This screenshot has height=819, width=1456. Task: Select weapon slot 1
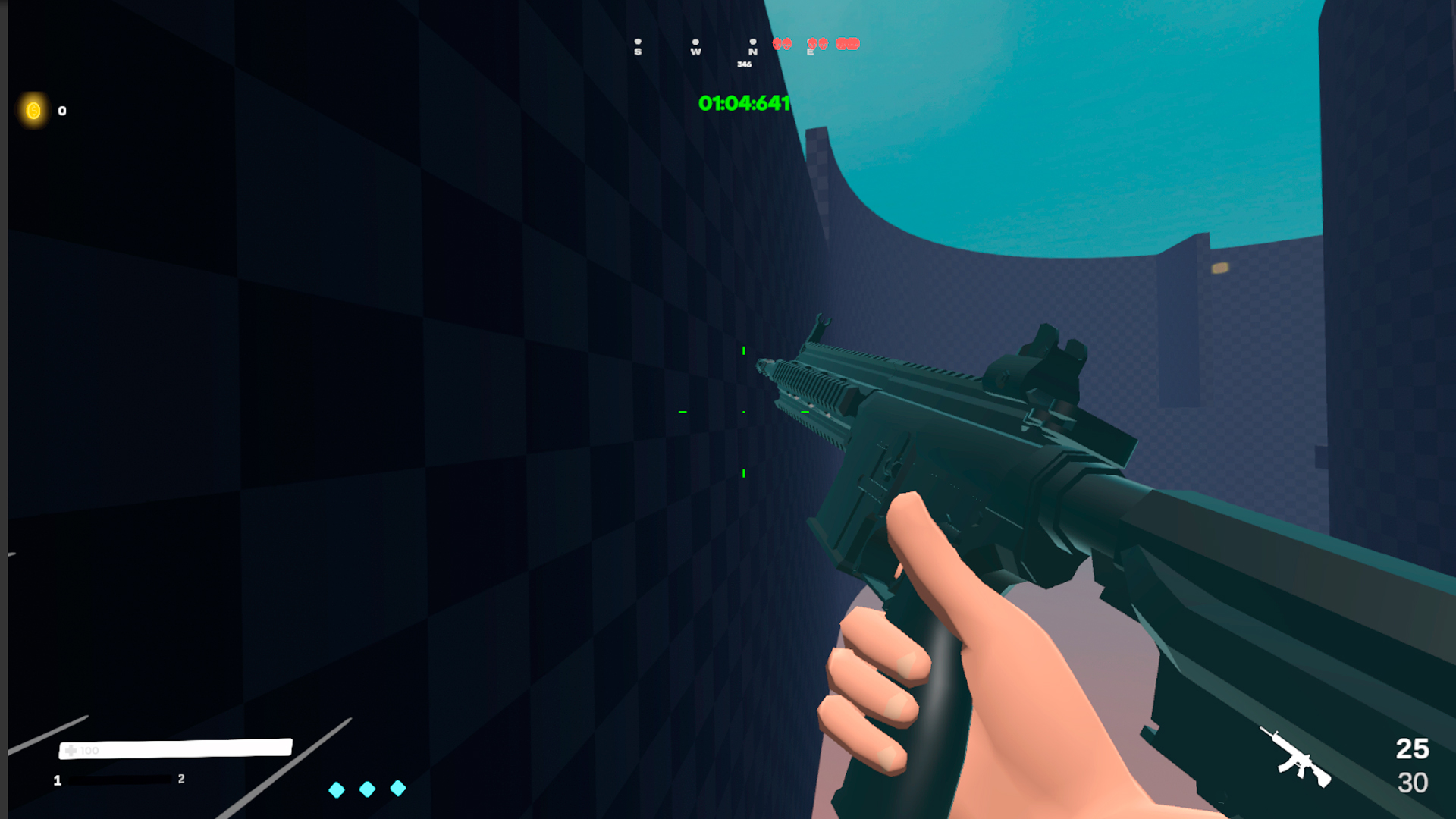pyautogui.click(x=57, y=780)
